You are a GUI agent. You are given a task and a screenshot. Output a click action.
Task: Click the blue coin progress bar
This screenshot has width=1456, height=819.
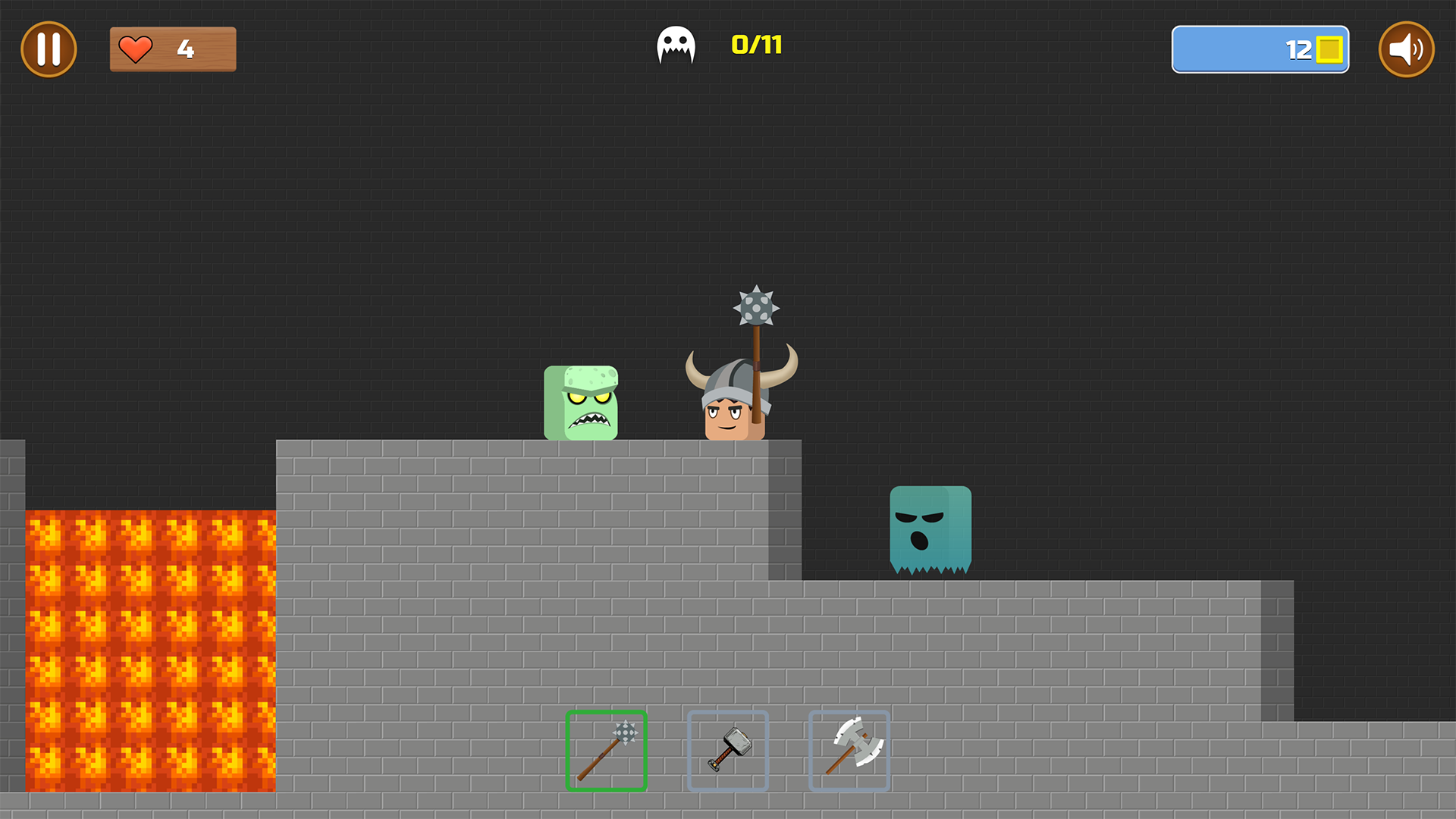1259,49
